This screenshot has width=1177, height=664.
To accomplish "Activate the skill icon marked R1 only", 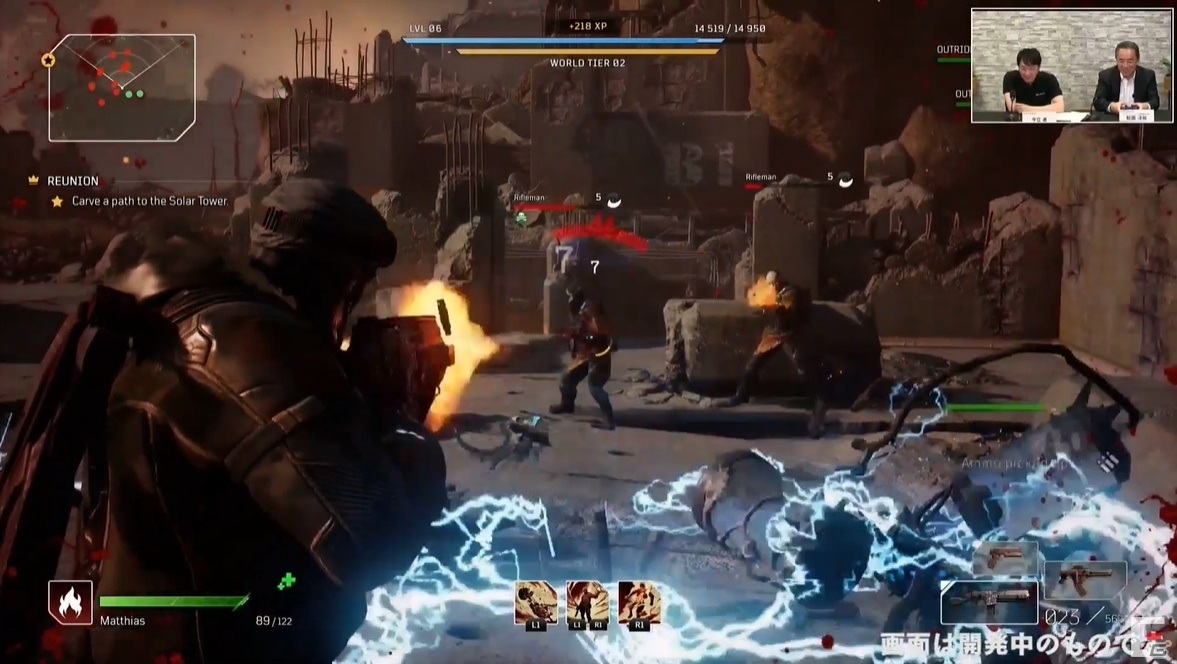I will (x=639, y=604).
